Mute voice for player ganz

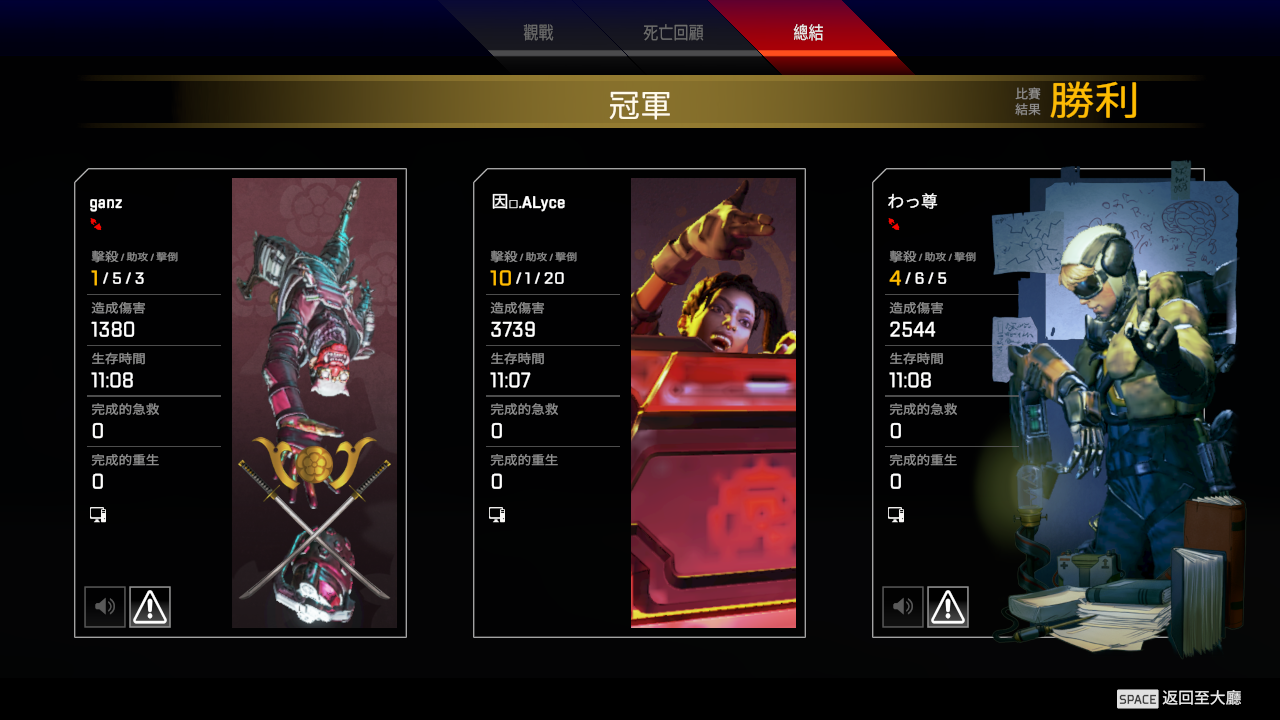click(x=105, y=607)
